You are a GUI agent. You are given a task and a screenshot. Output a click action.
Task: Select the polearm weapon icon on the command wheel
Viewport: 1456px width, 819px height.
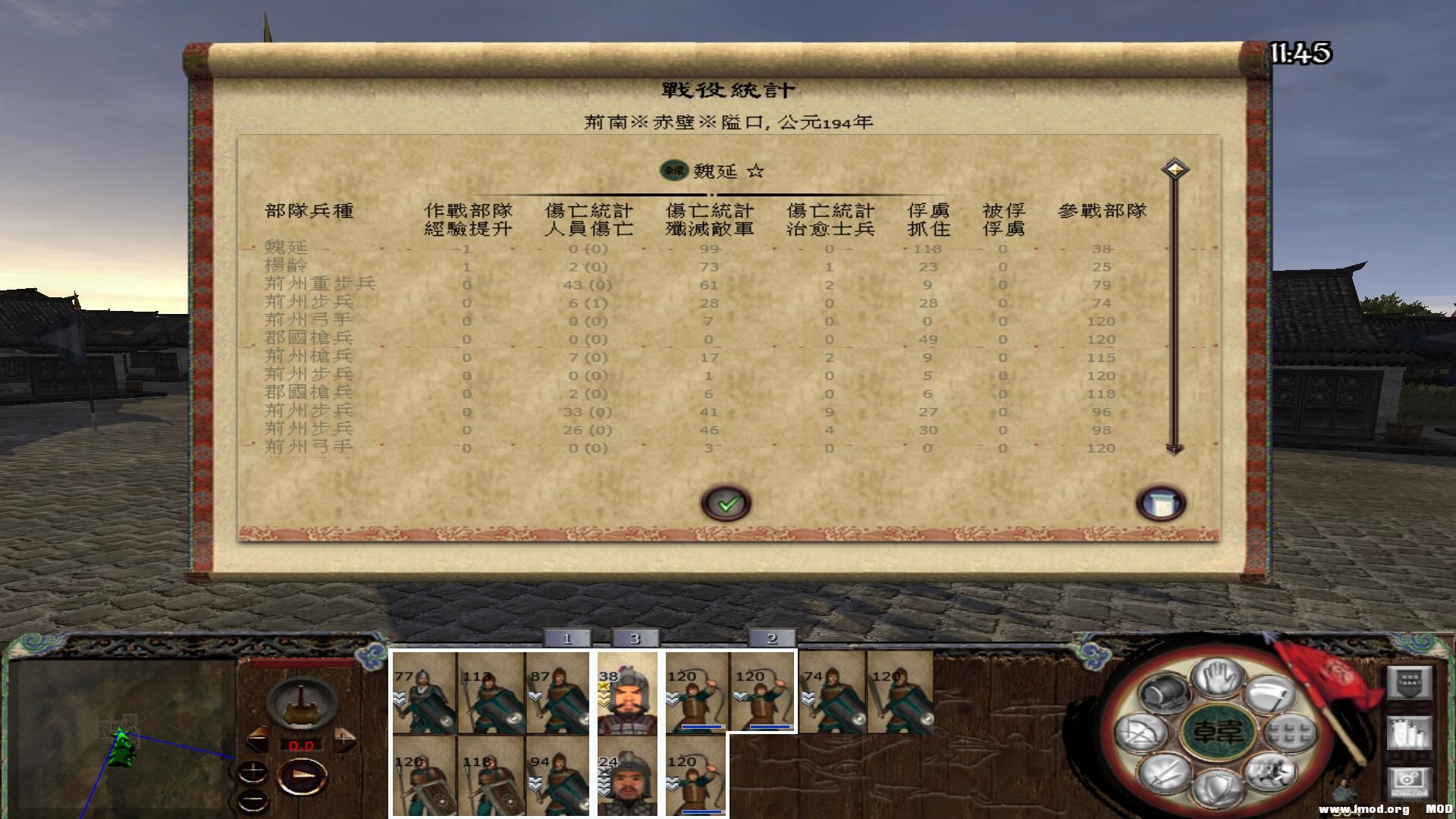(x=1271, y=693)
